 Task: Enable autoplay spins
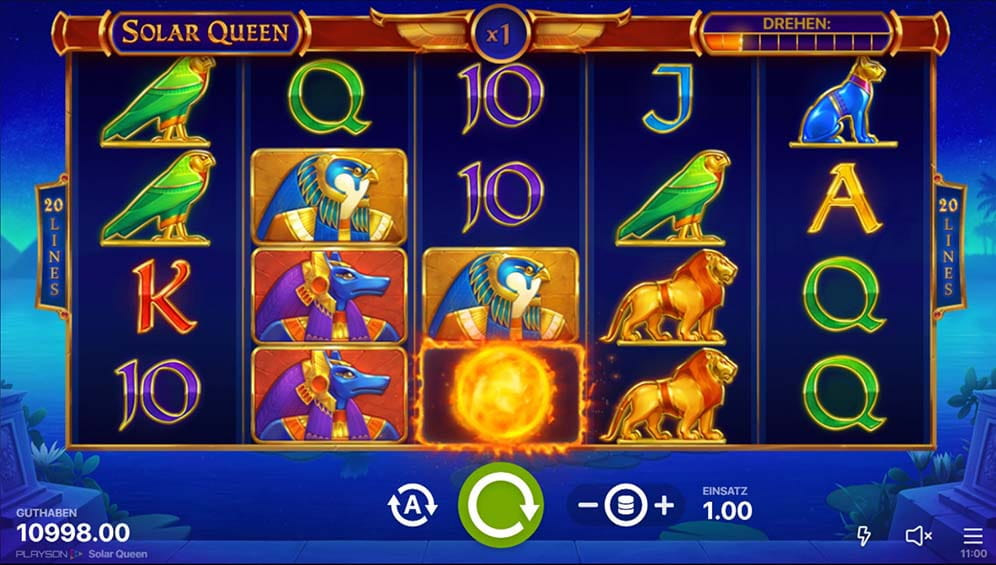[x=412, y=505]
